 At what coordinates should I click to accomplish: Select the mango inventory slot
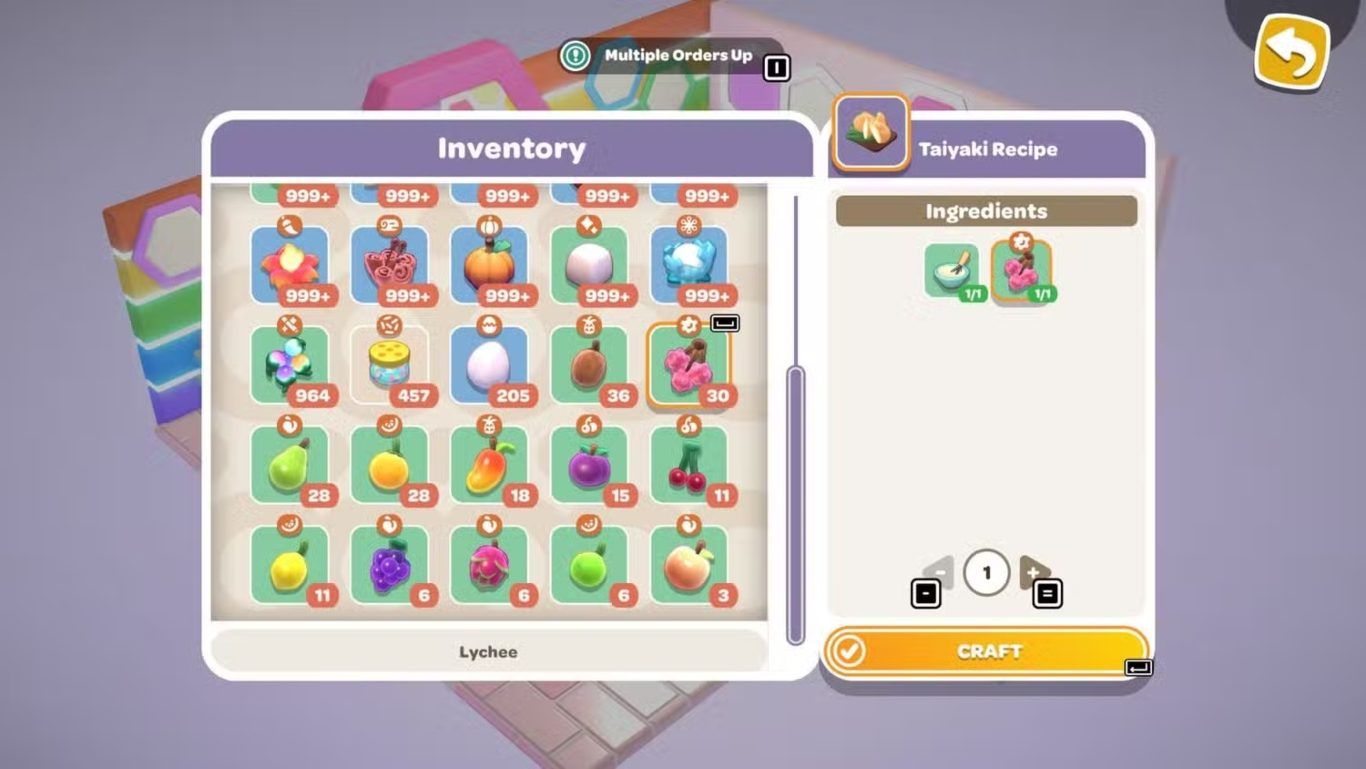tap(489, 466)
